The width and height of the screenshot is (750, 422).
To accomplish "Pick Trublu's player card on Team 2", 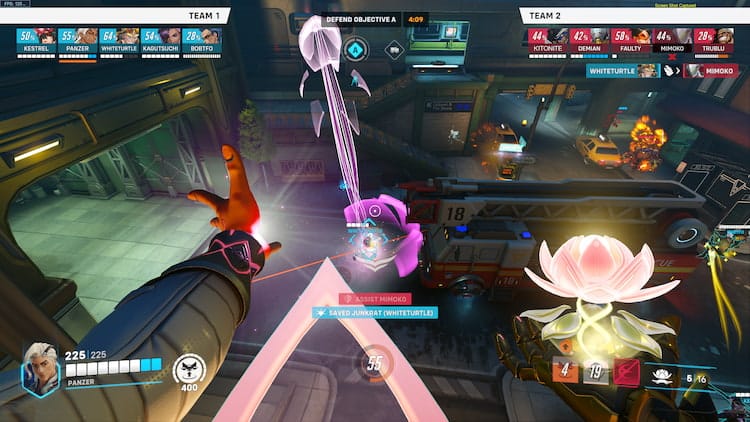I will coord(712,39).
